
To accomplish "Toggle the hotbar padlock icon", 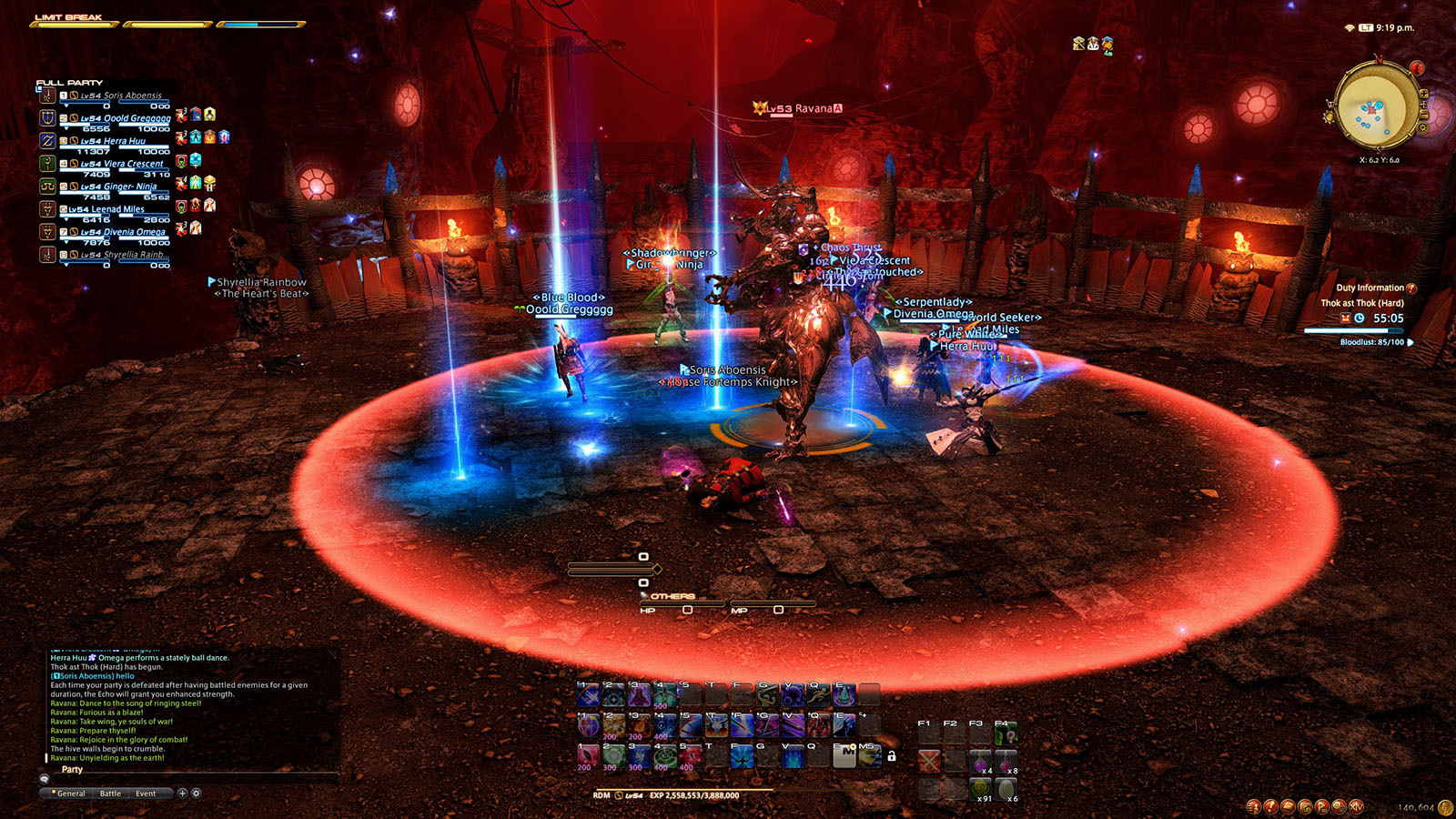I will coord(892,756).
